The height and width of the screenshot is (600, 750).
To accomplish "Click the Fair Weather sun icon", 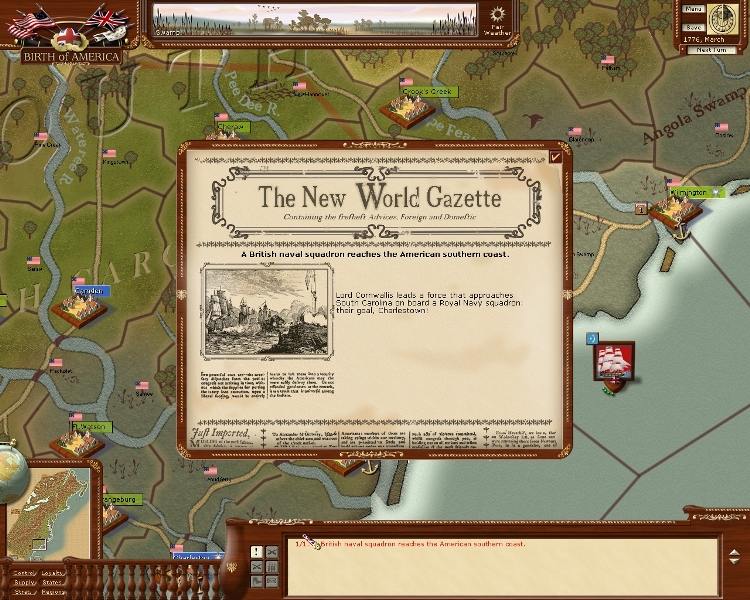I will click(499, 15).
